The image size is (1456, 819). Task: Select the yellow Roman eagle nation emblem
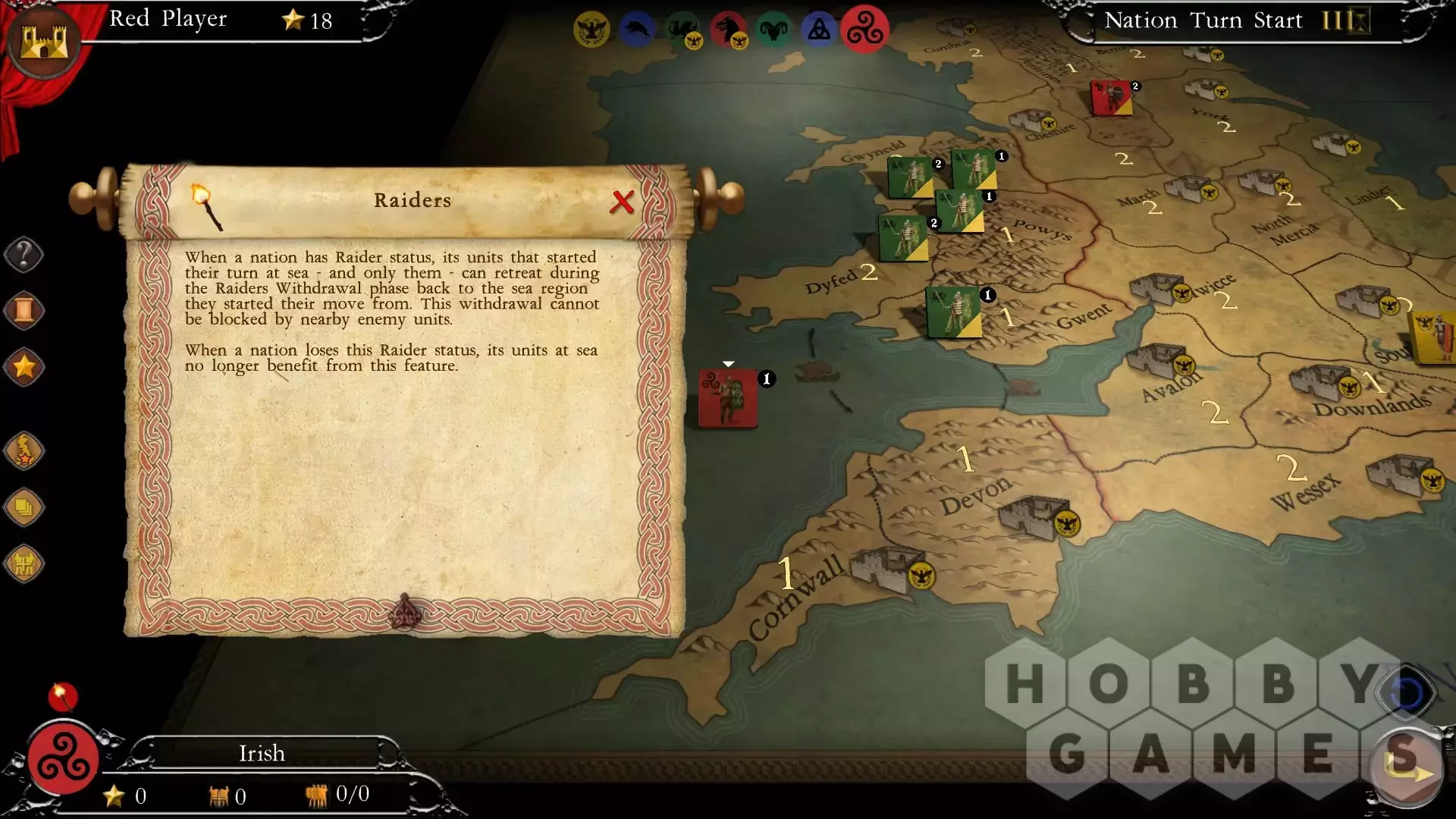click(591, 30)
